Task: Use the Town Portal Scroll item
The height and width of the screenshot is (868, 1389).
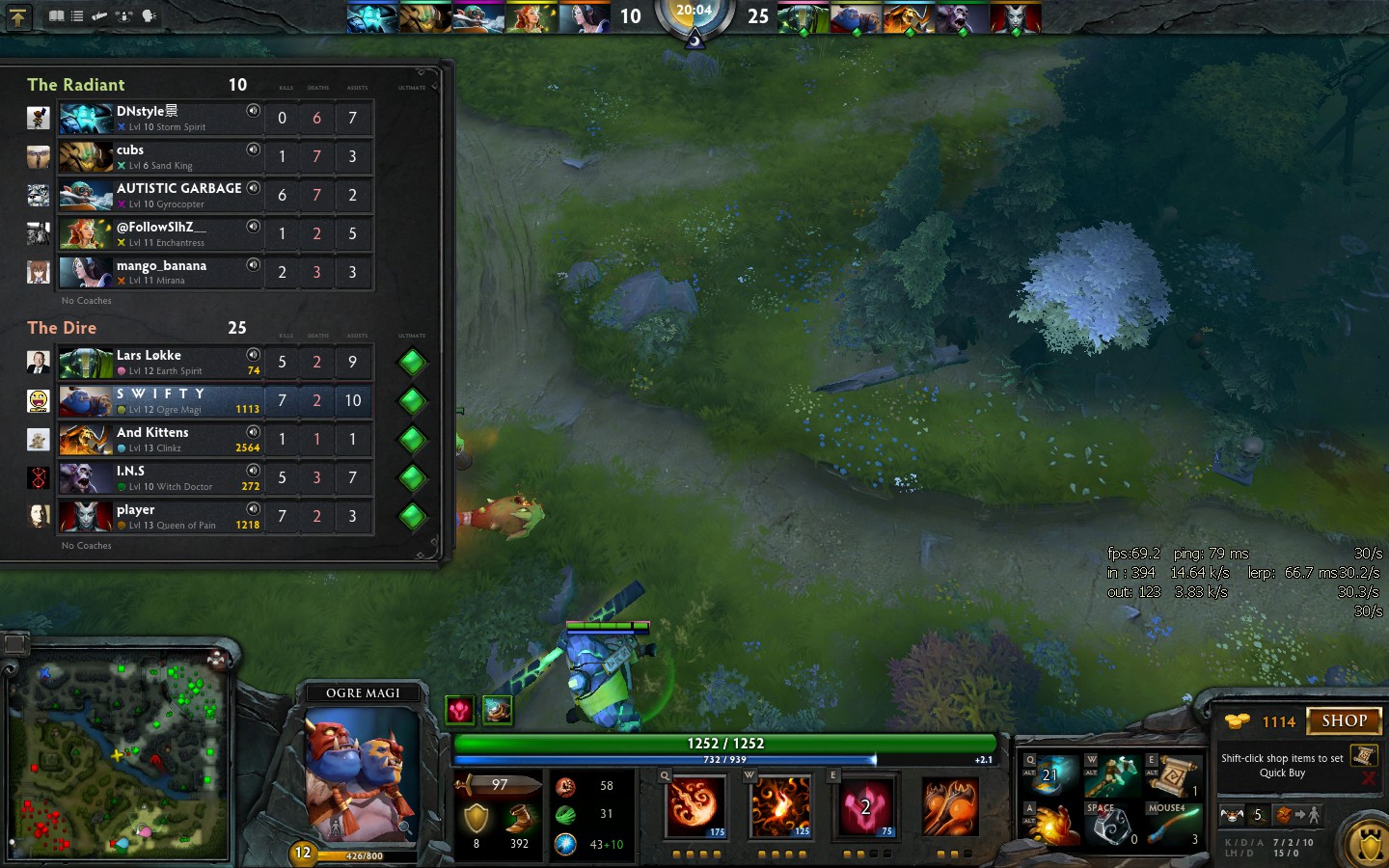Action: pos(1173,775)
